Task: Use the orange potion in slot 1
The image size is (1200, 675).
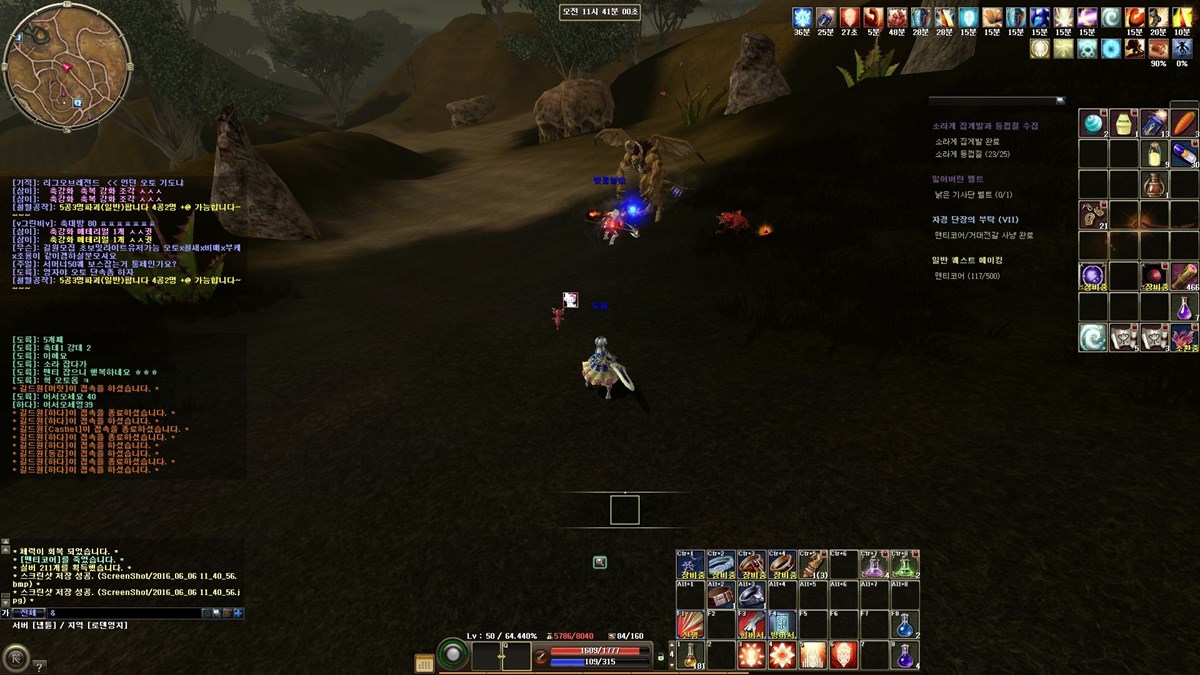Action: coord(691,656)
